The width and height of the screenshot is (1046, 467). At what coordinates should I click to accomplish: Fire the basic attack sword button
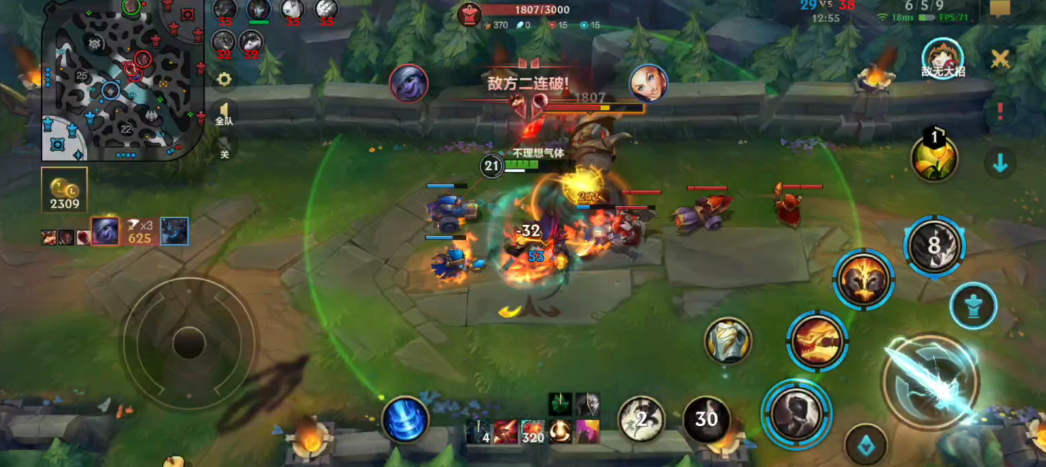929,383
